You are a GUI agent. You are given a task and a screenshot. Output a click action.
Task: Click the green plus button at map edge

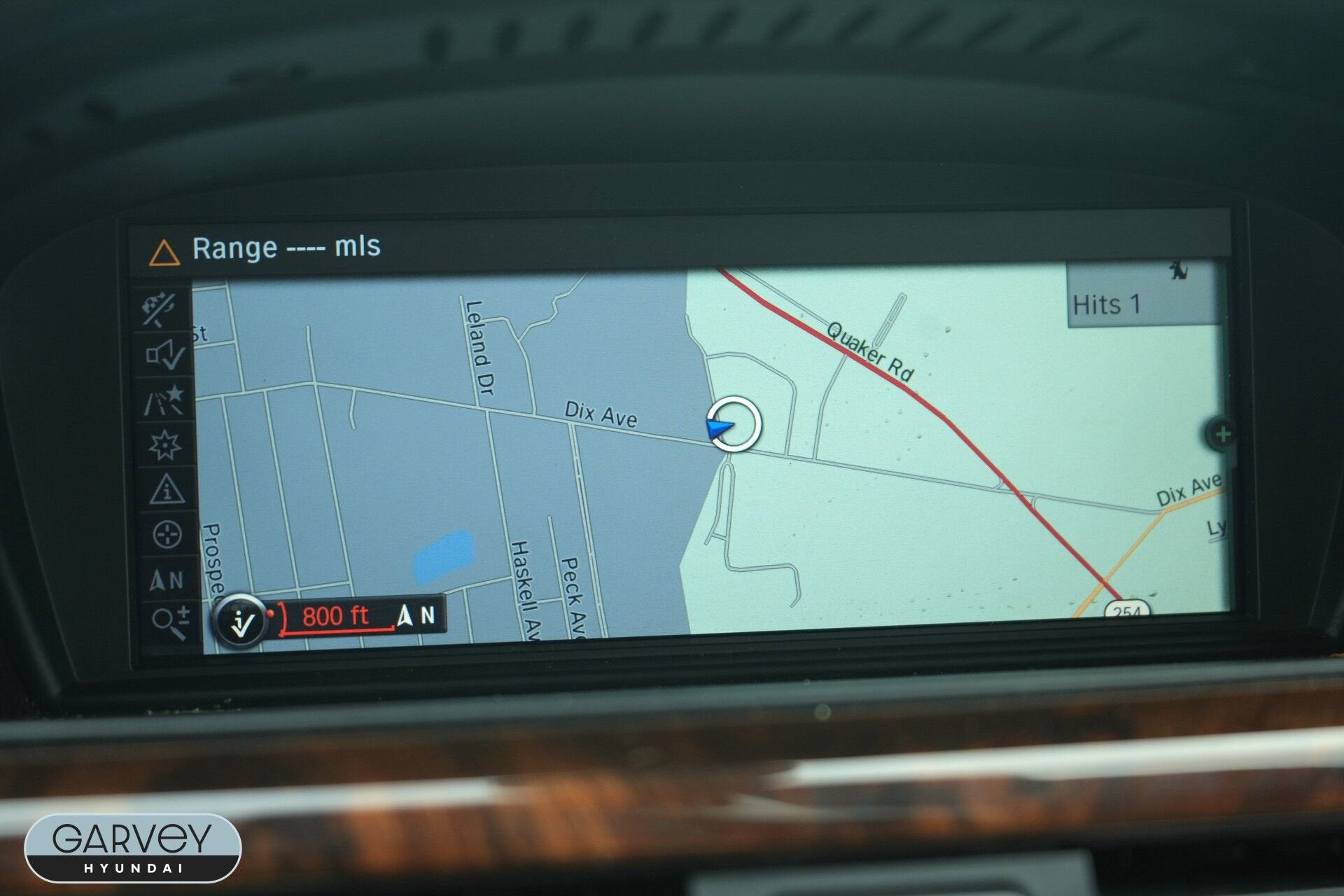tap(1222, 434)
